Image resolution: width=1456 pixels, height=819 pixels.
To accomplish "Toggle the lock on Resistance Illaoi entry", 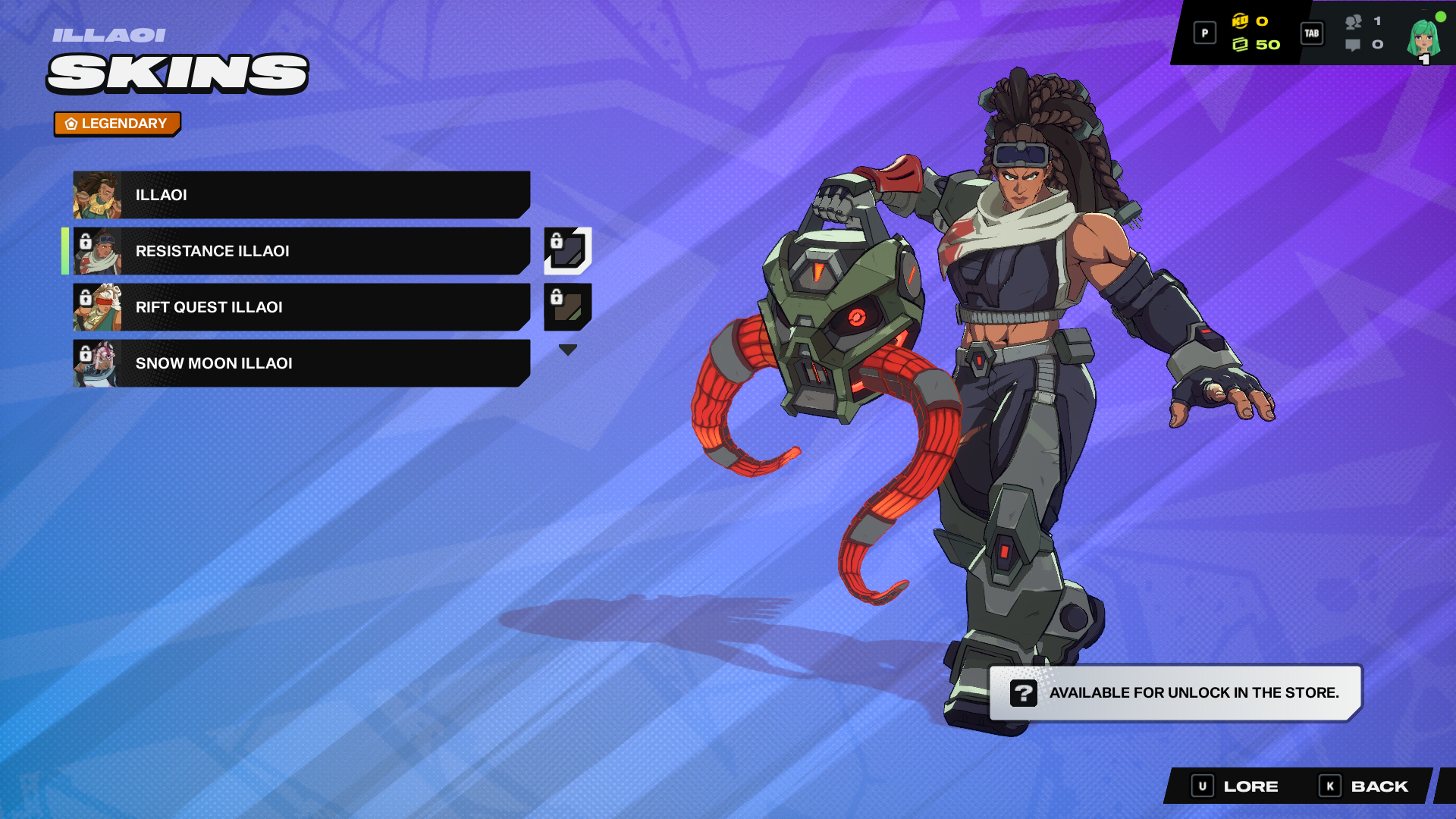I will tap(87, 242).
